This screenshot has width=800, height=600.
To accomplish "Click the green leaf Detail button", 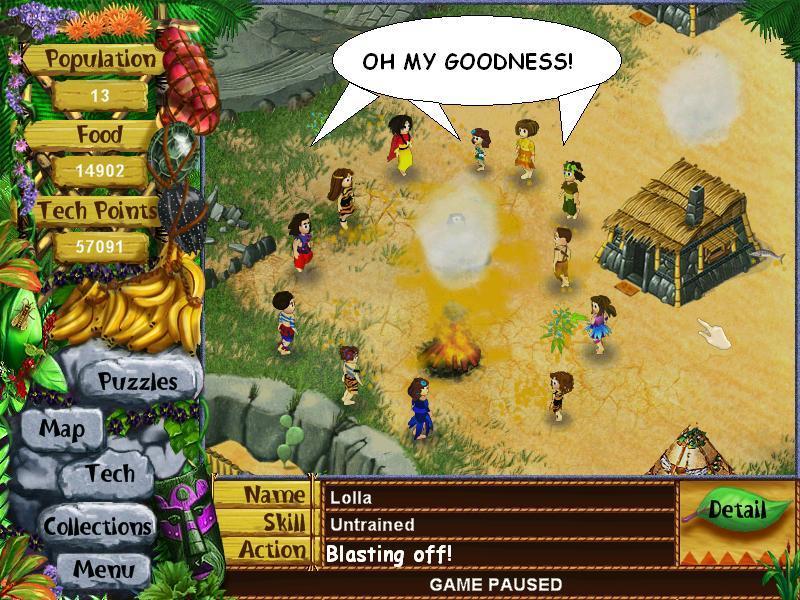I will coord(736,510).
